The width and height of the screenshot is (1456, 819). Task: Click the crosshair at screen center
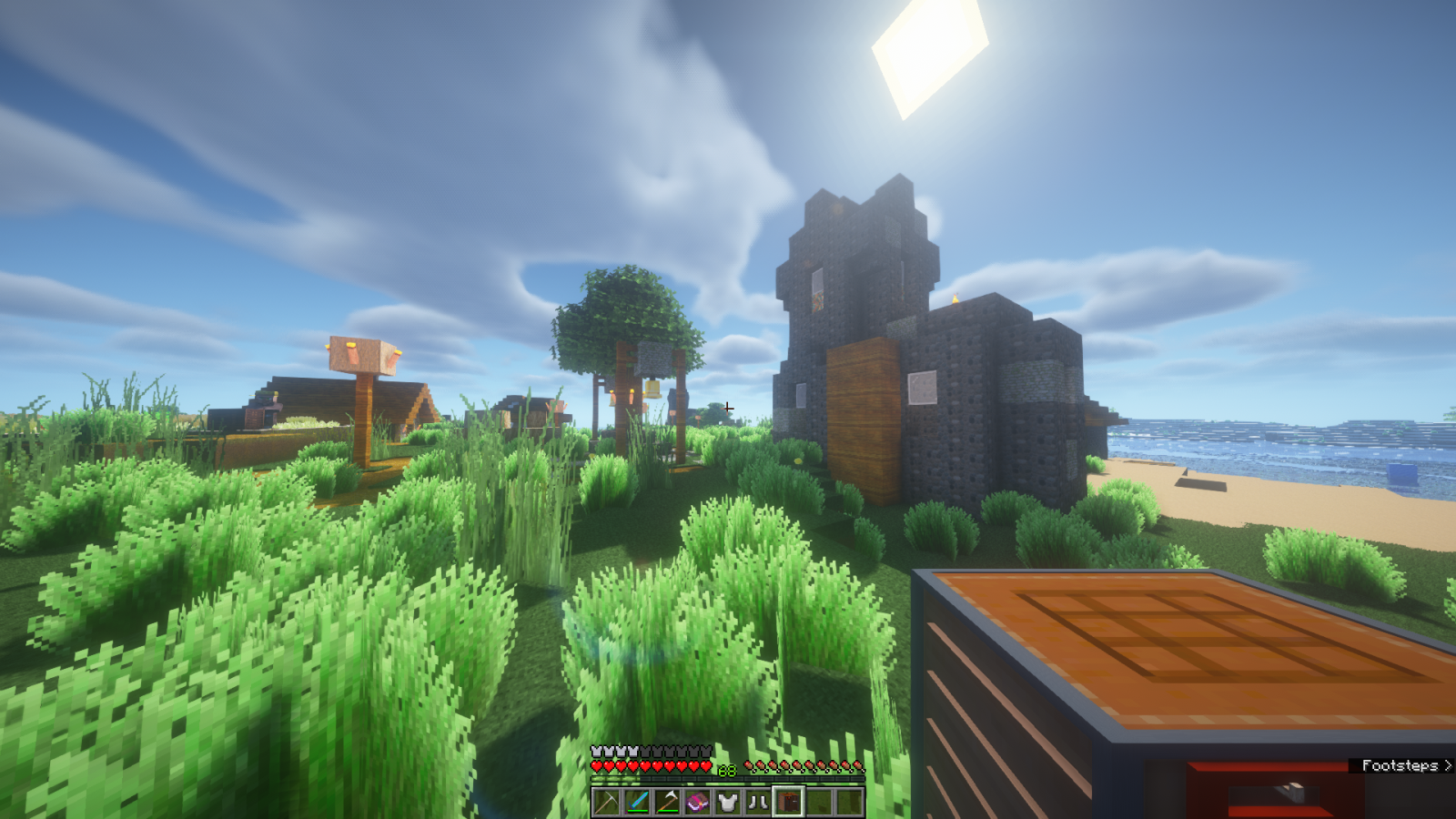[x=728, y=409]
